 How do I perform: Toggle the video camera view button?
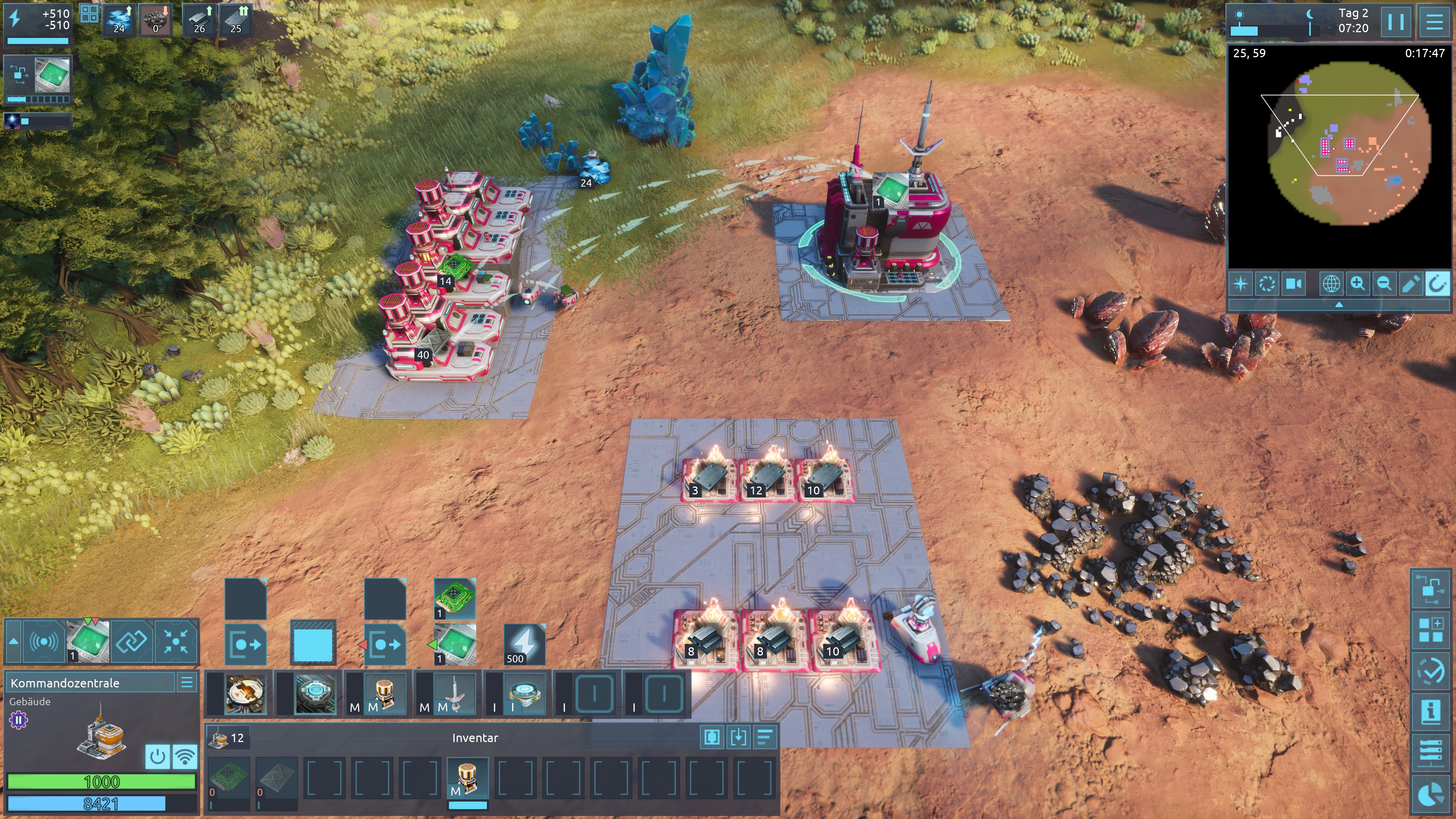coord(1293,283)
